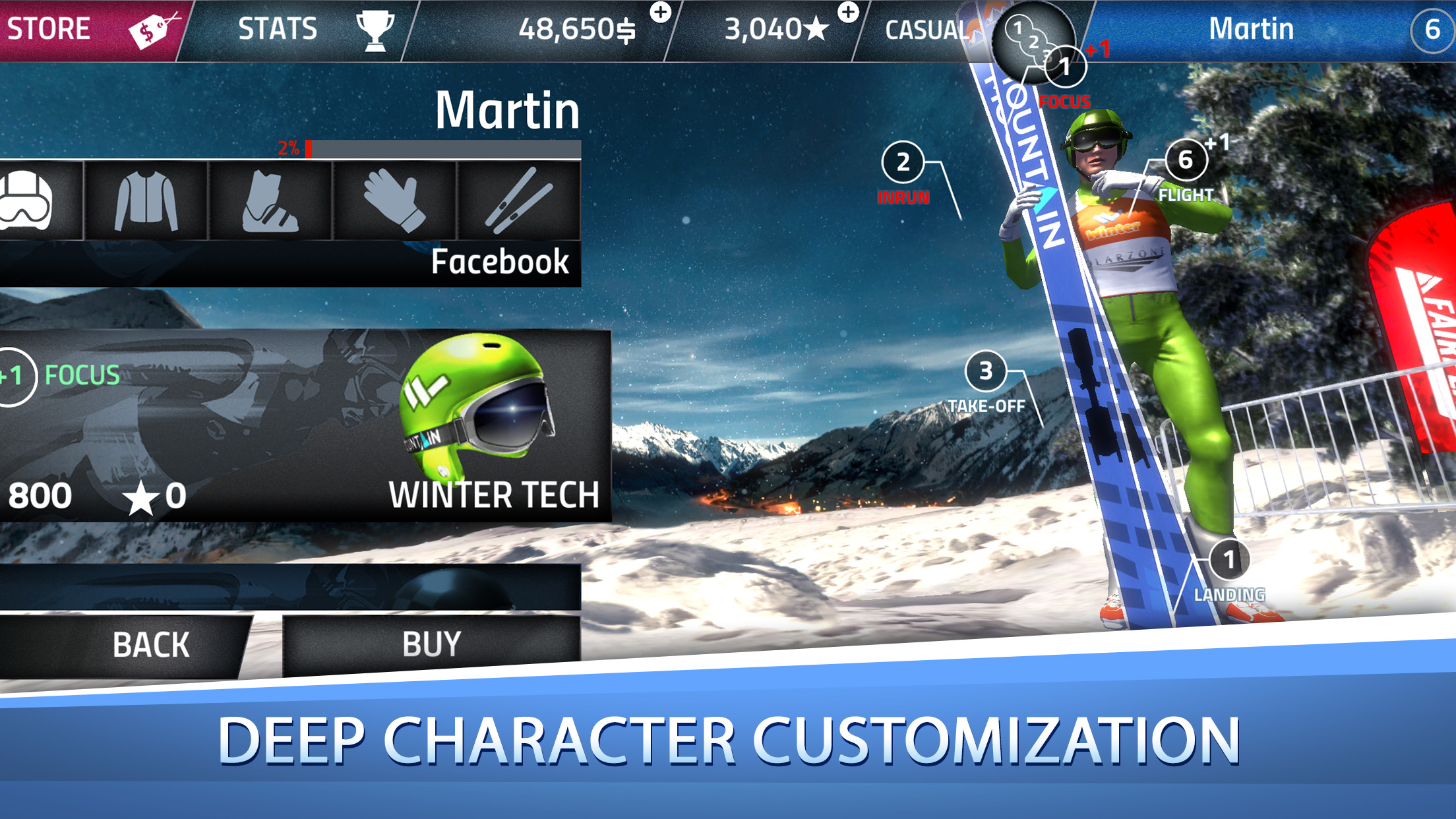Choose the boots equipment category

pos(270,201)
